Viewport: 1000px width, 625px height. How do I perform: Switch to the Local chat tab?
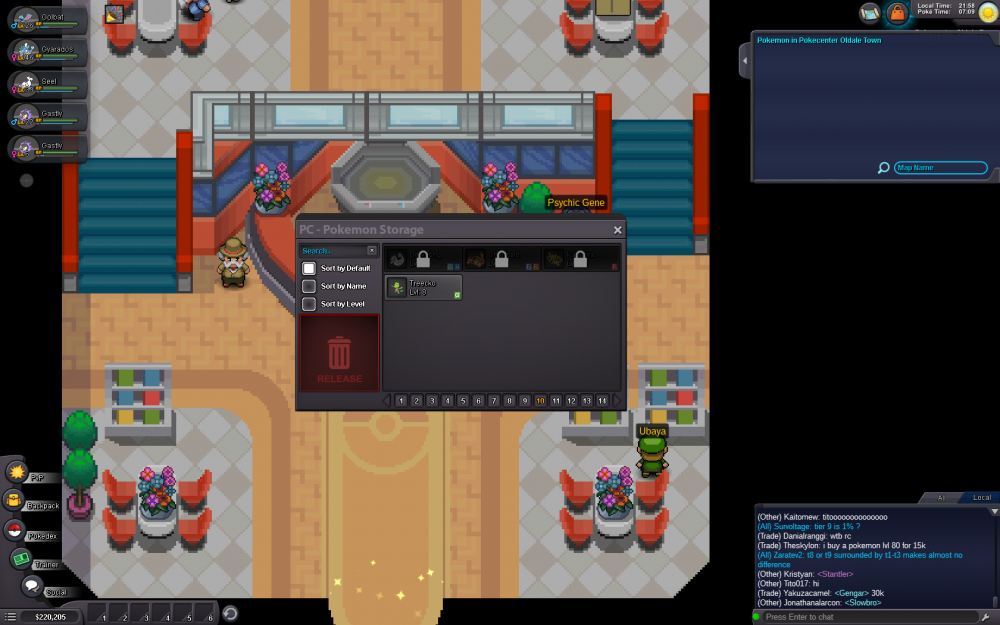[981, 497]
